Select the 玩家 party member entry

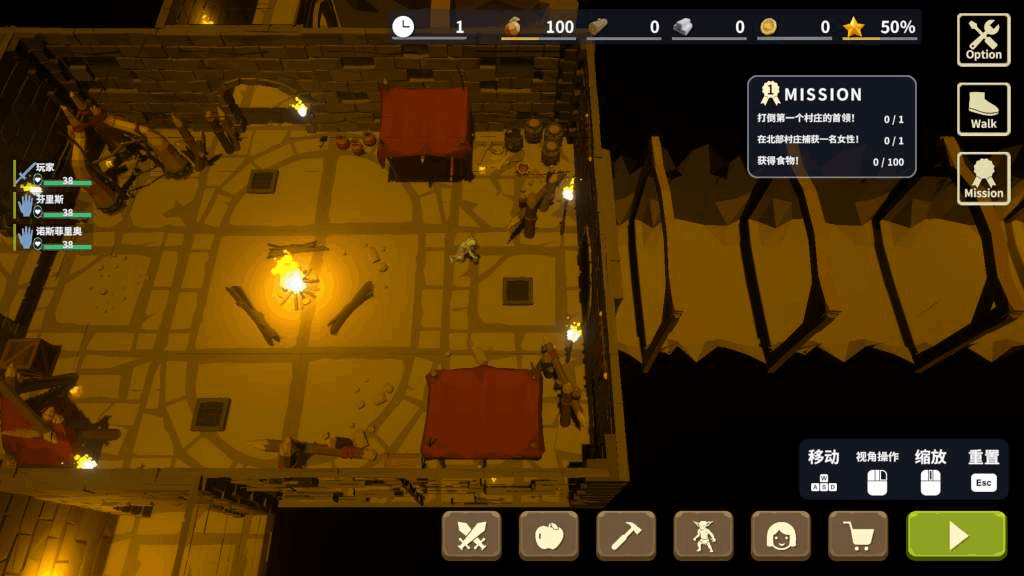click(x=54, y=174)
